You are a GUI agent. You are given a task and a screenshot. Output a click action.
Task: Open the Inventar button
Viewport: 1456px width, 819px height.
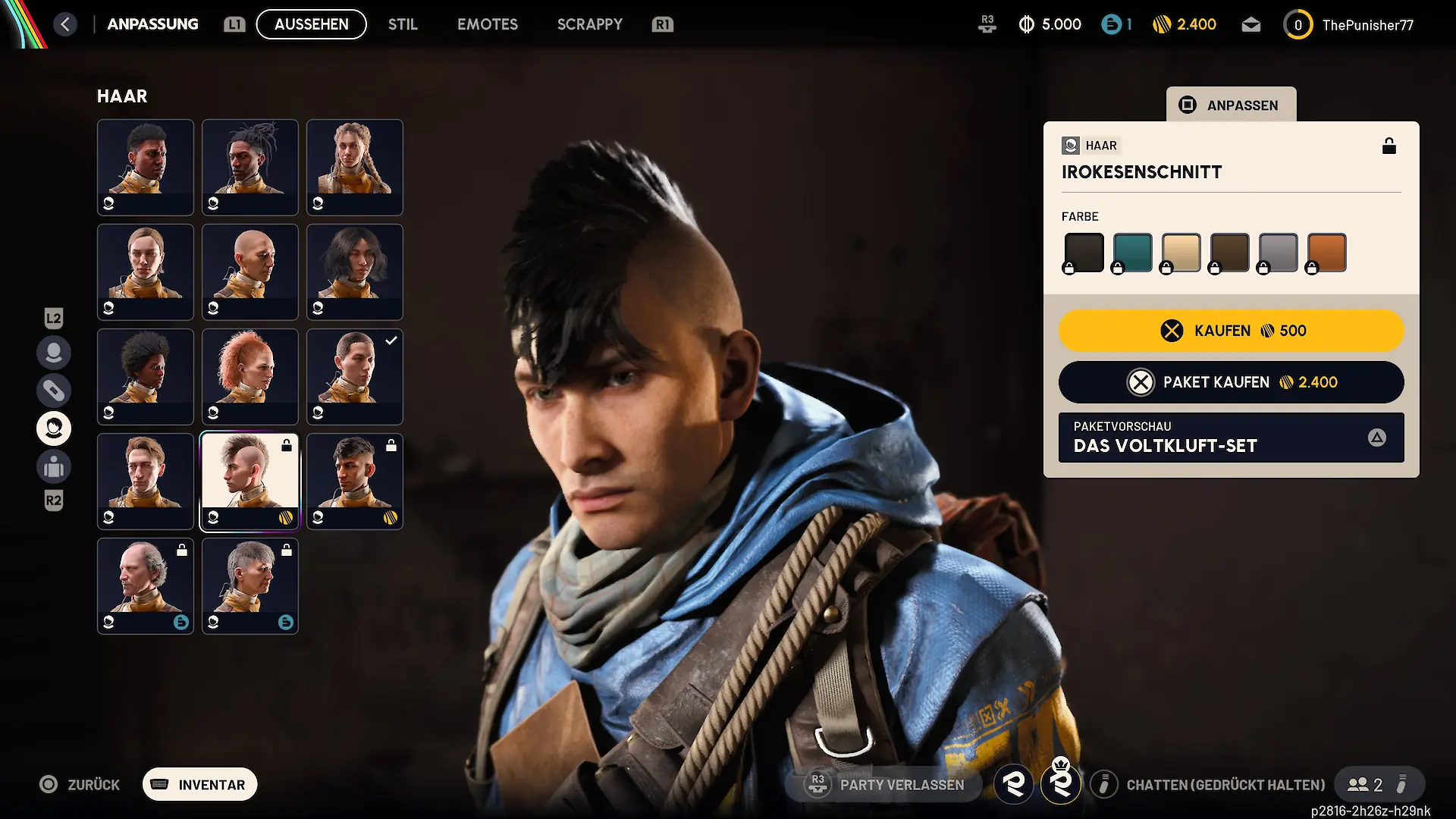200,785
